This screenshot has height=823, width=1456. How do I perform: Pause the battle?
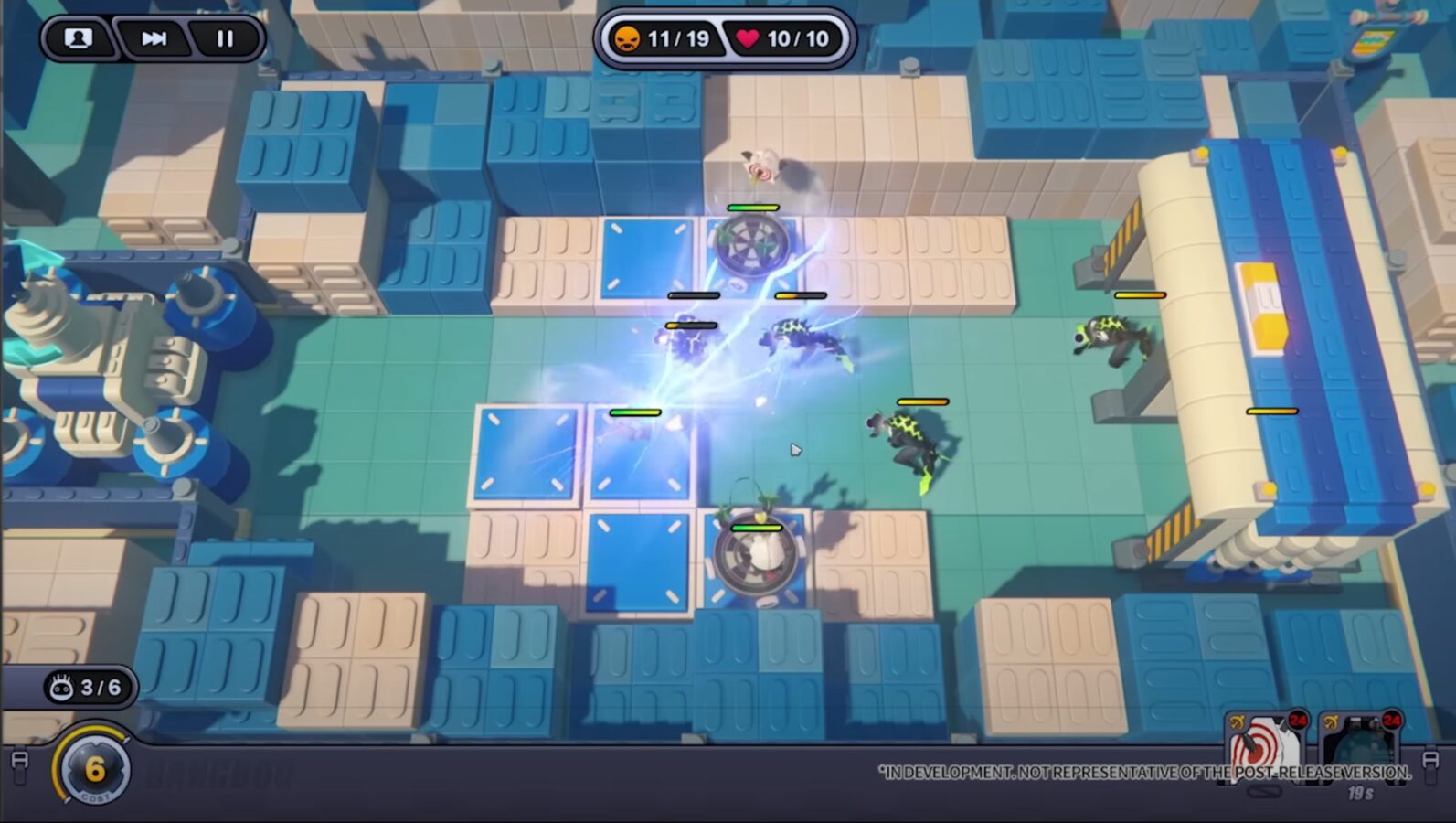coord(225,38)
